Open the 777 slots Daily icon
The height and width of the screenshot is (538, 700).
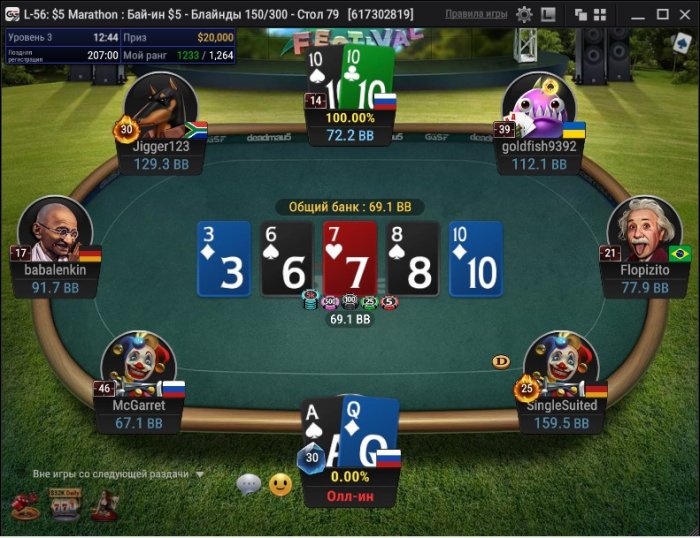(65, 506)
